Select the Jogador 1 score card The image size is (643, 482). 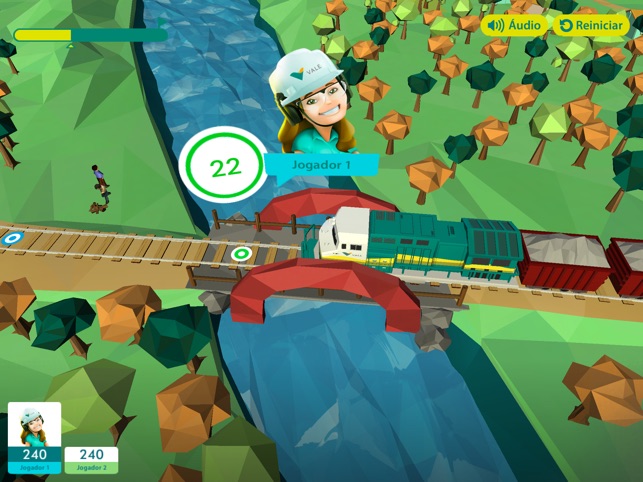click(34, 437)
